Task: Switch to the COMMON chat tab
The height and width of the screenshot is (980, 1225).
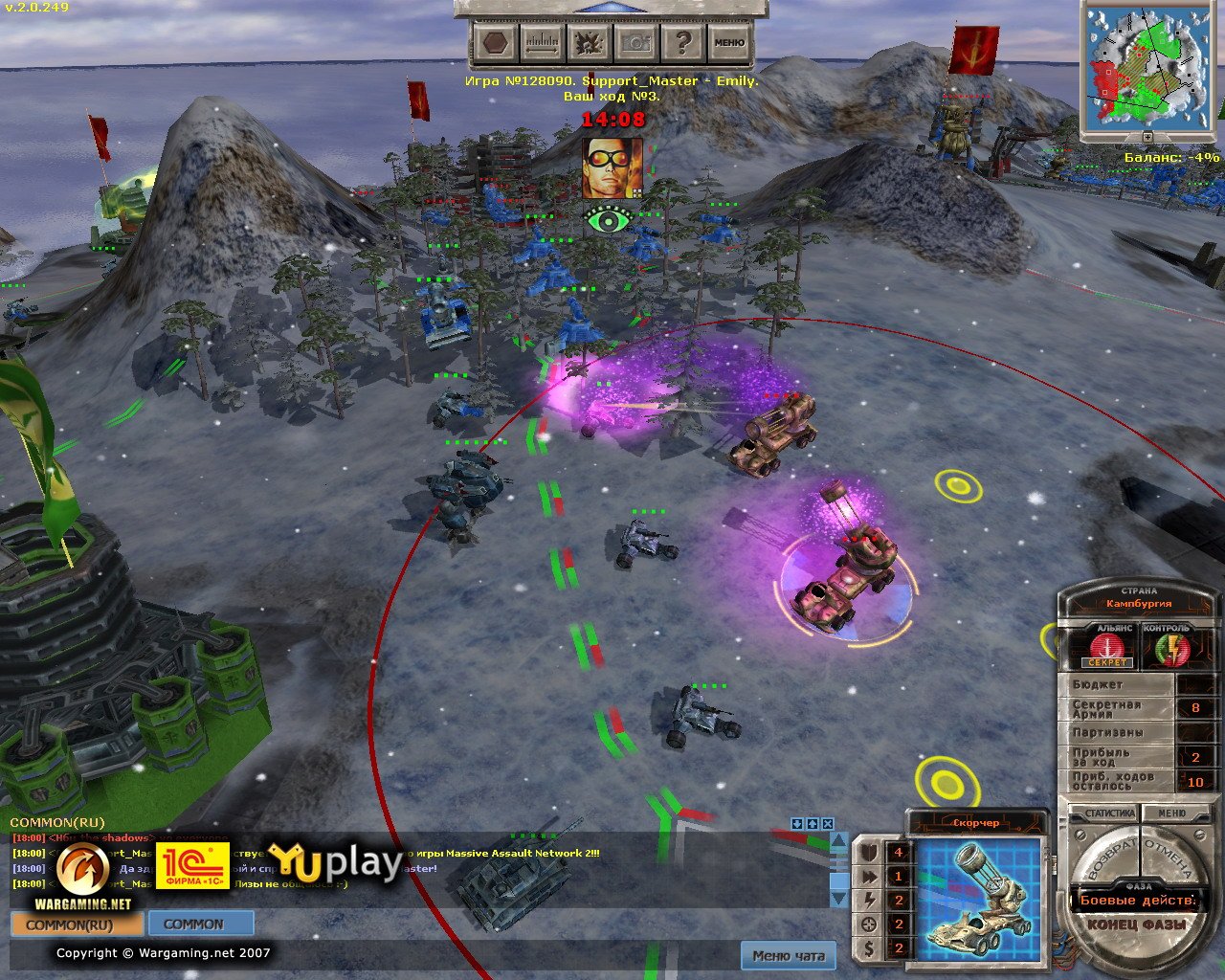Action: [x=197, y=924]
